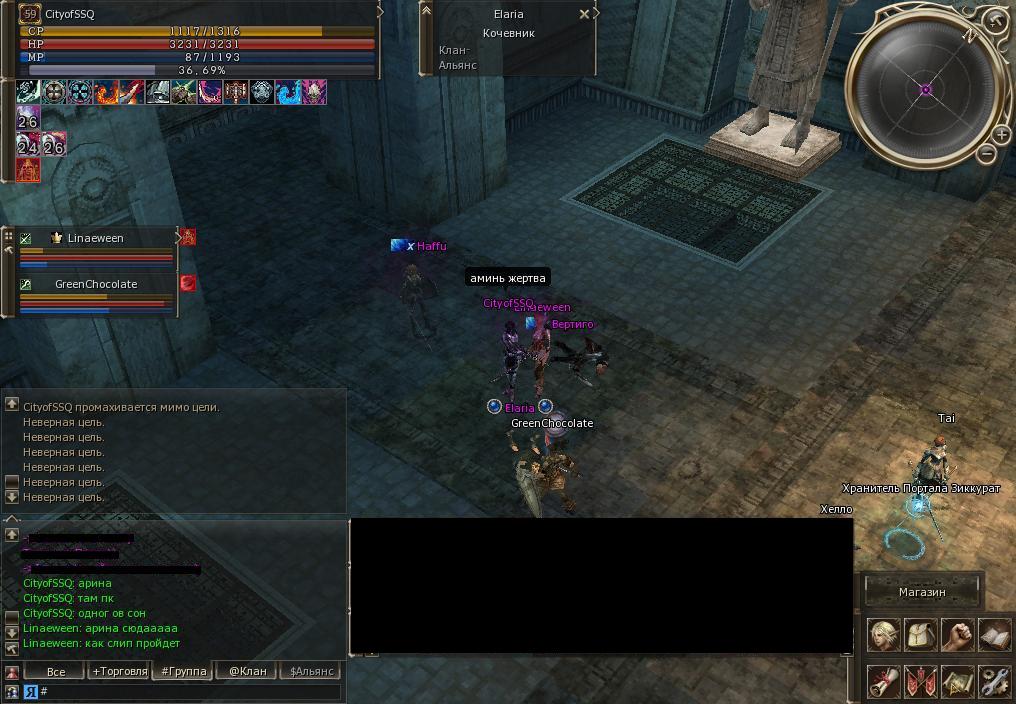Open the Магазин shop button
Screen dimensions: 1016x704
point(921,592)
